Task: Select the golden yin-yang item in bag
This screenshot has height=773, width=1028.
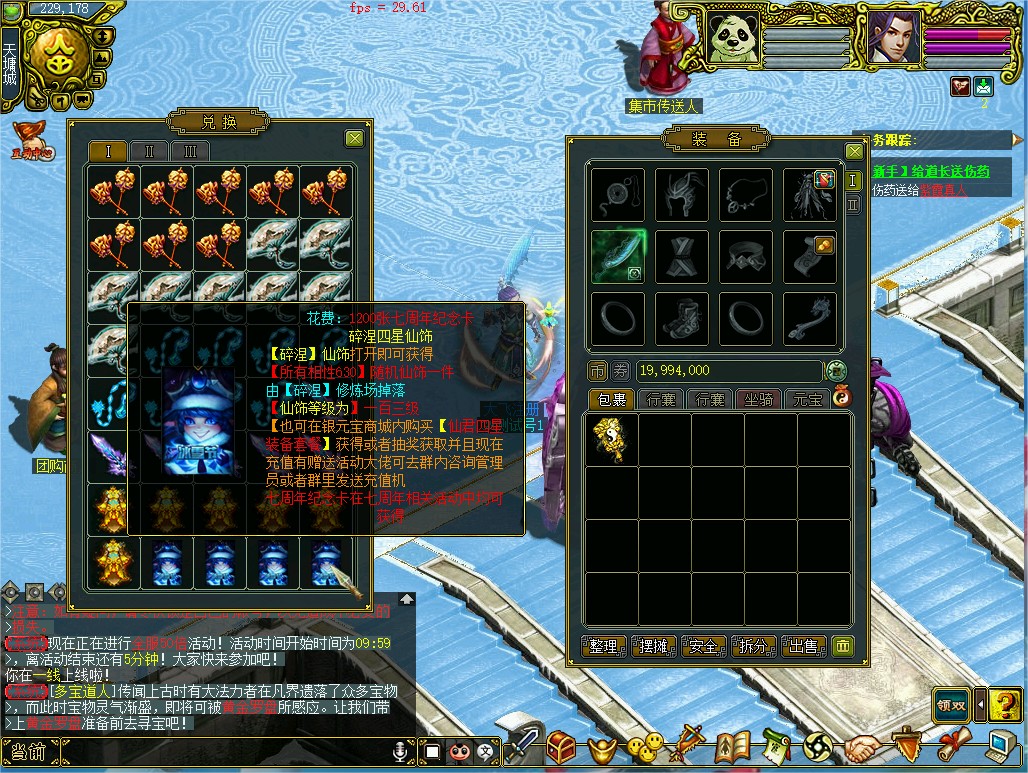Action: 611,440
